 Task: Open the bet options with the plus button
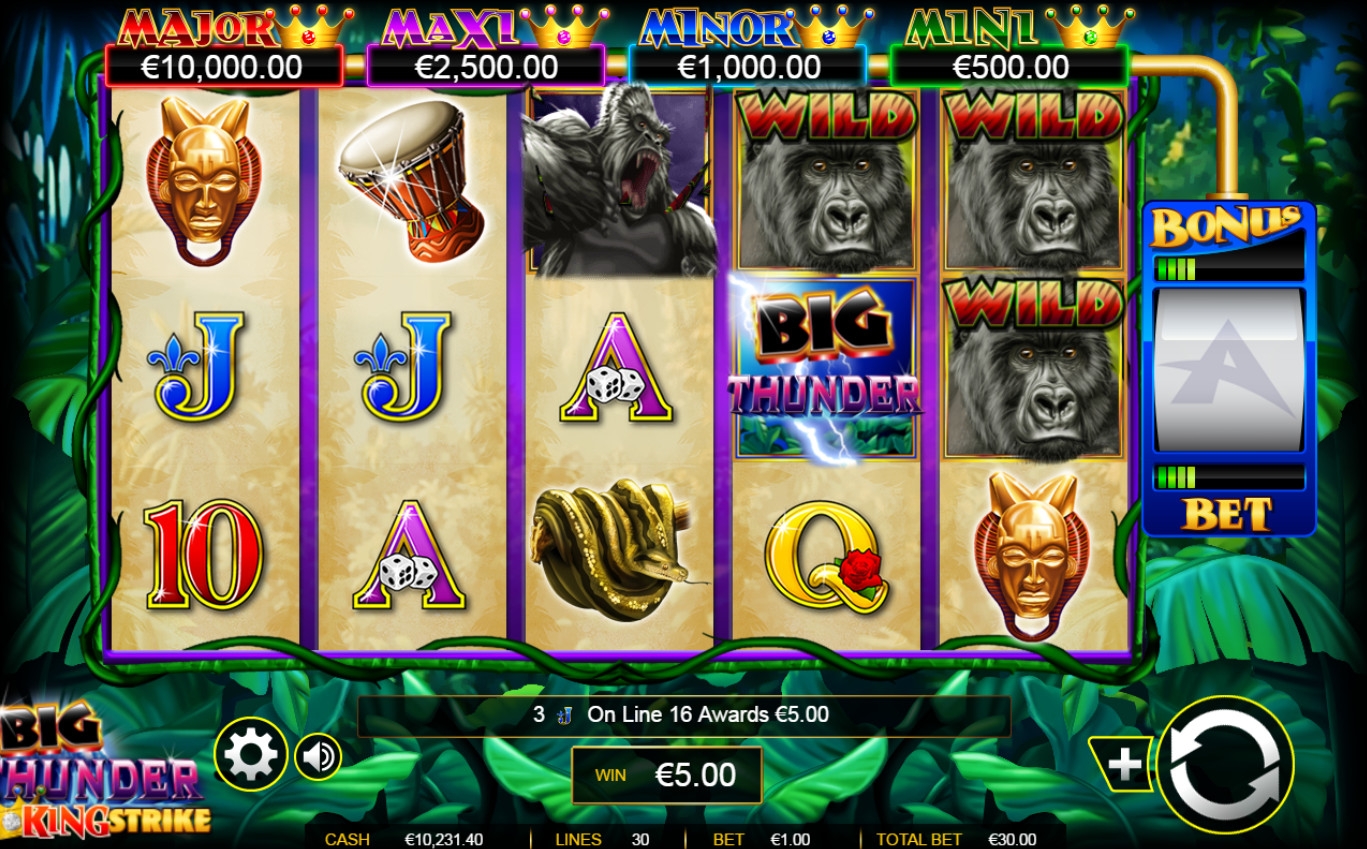point(1124,765)
